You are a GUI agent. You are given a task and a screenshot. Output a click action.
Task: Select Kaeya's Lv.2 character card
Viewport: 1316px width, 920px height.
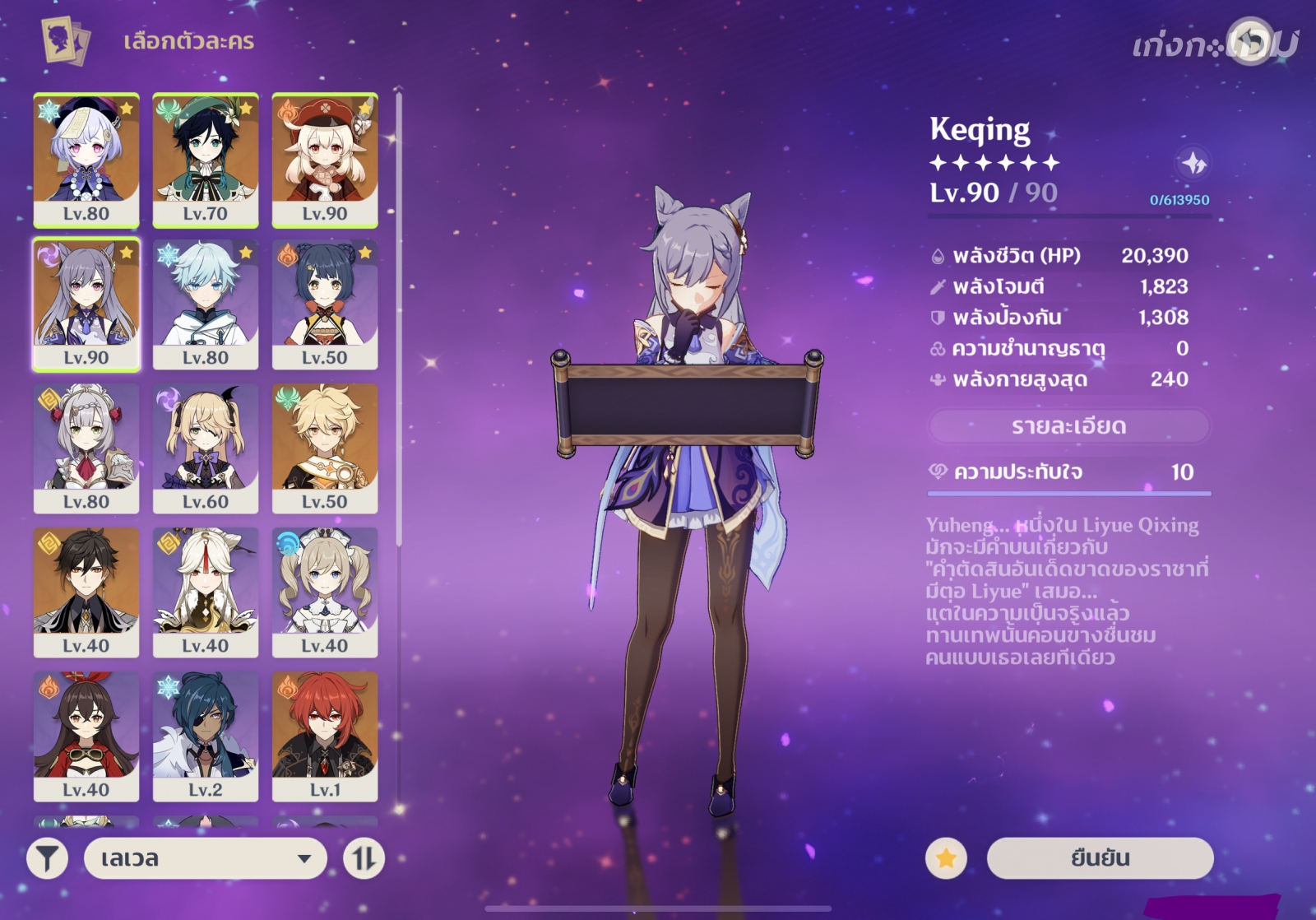pyautogui.click(x=206, y=736)
